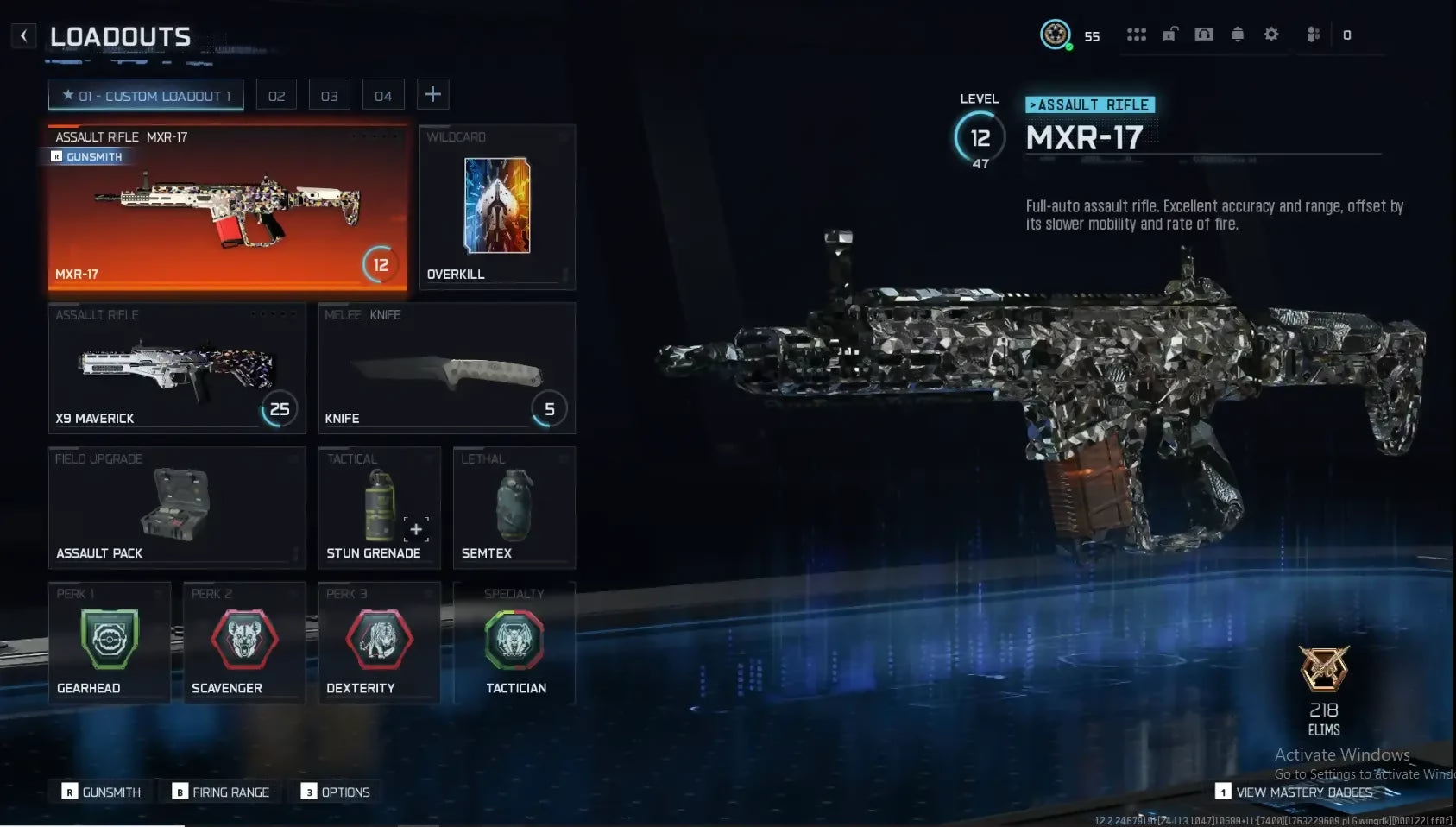Select the Scavenger perk slot
This screenshot has width=1456, height=827.
(x=244, y=642)
